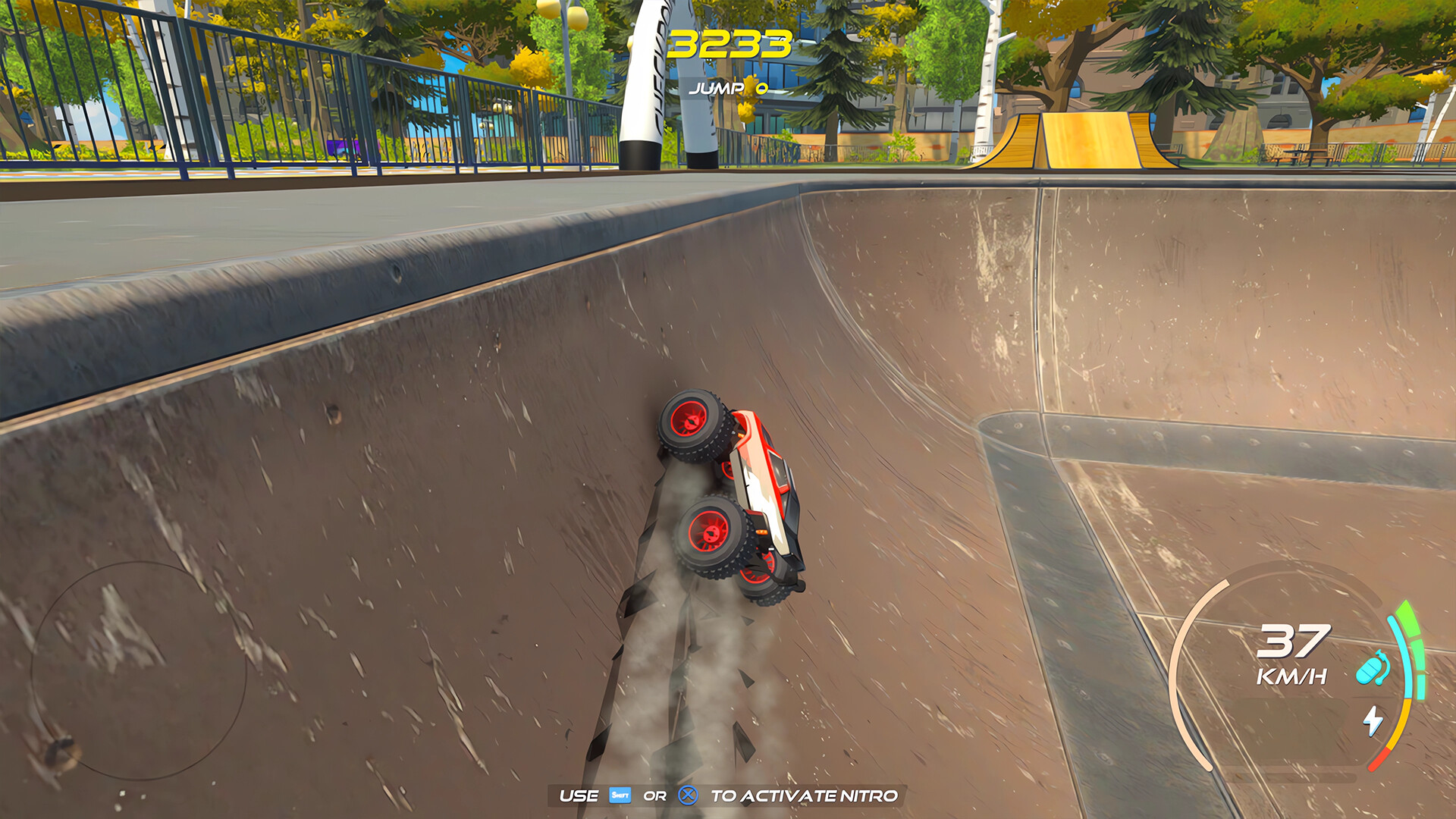Click the red RC monster truck
The height and width of the screenshot is (819, 1456).
point(736,493)
